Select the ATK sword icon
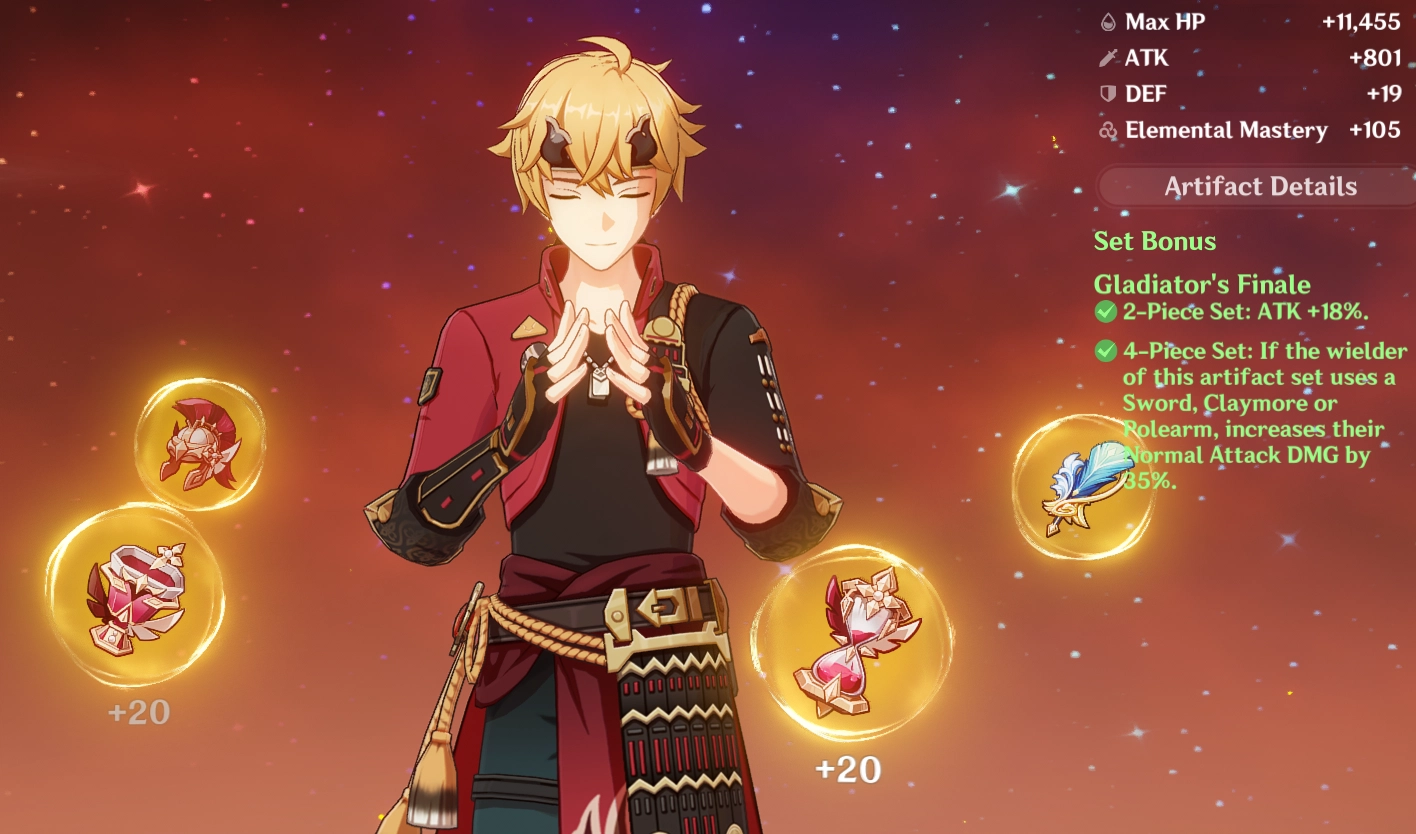The height and width of the screenshot is (834, 1416). (1108, 57)
